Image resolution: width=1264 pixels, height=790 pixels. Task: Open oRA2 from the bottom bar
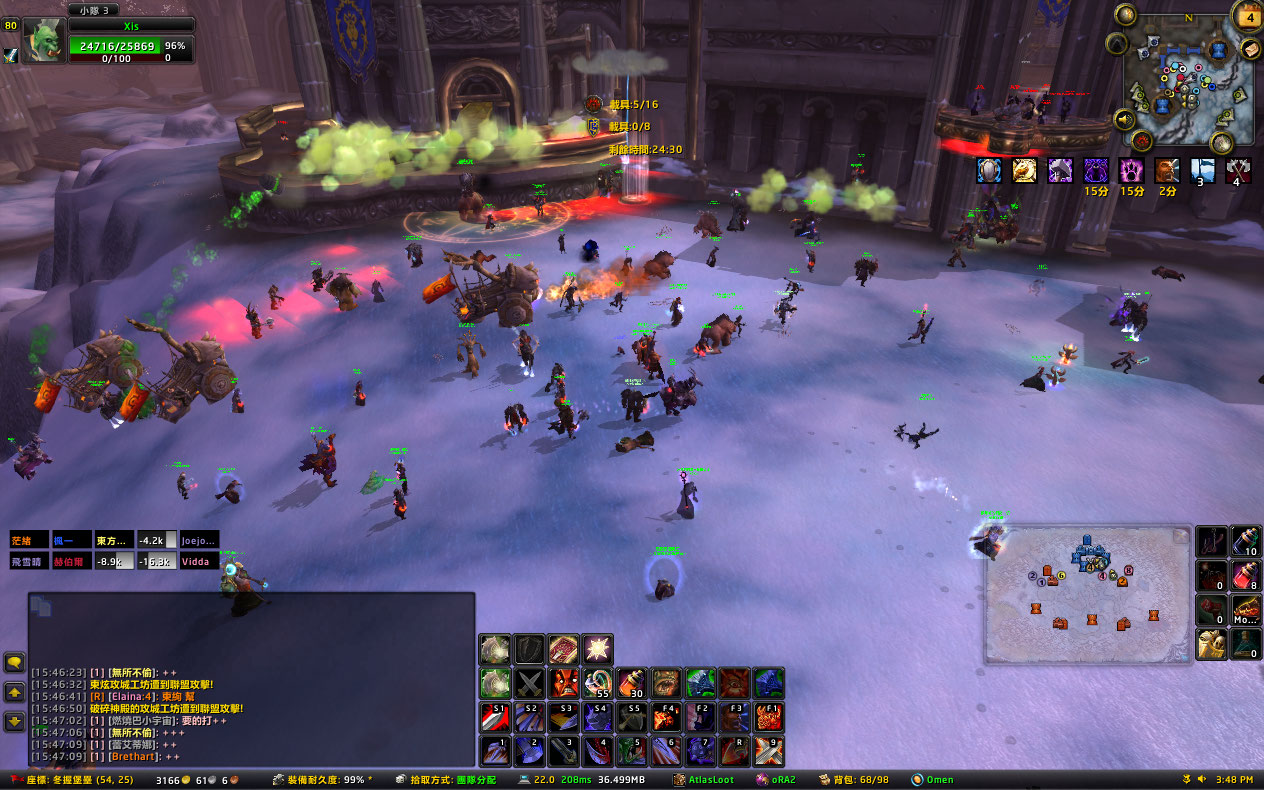tap(776, 779)
